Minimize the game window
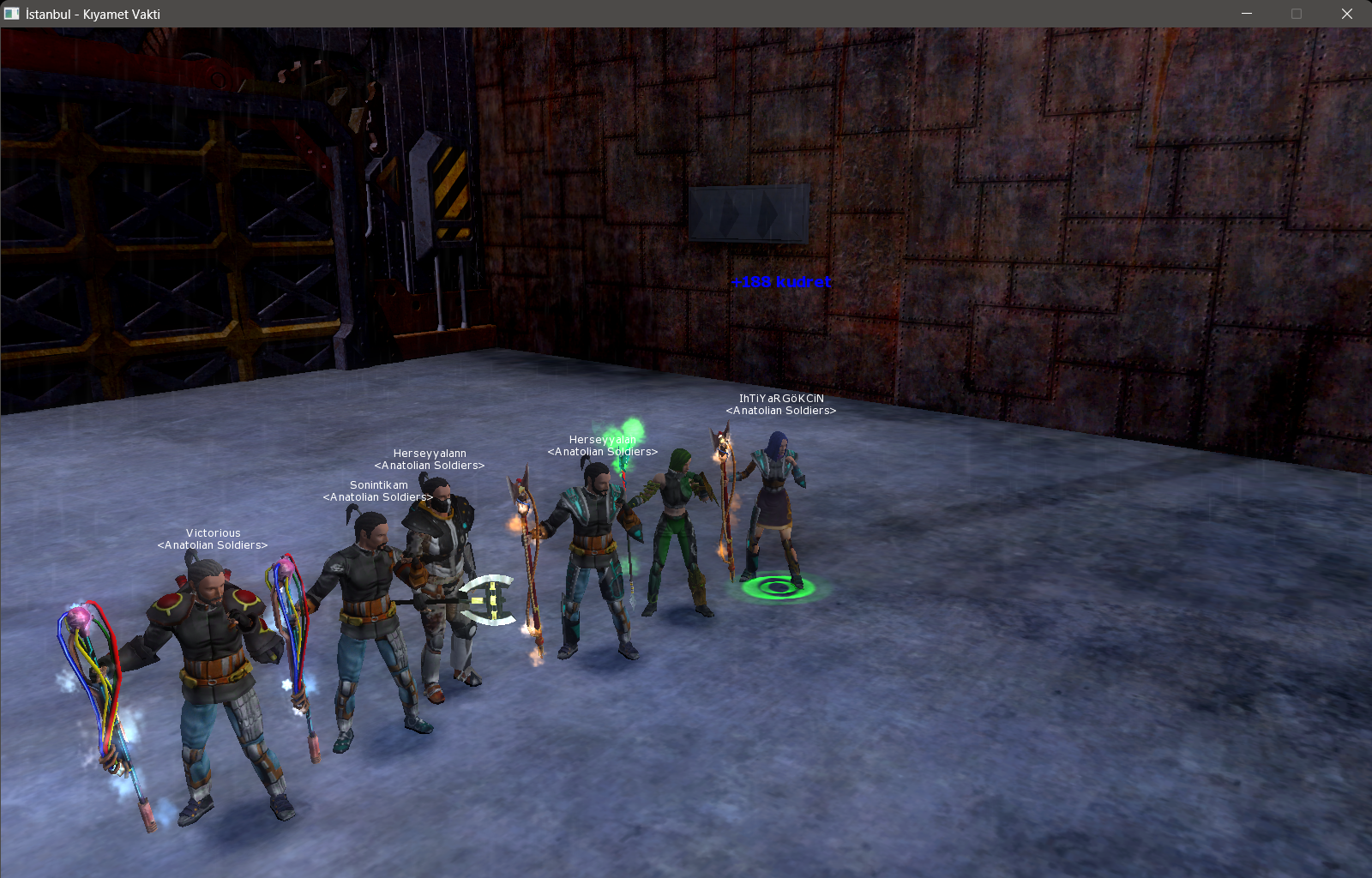1372x878 pixels. point(1247,14)
